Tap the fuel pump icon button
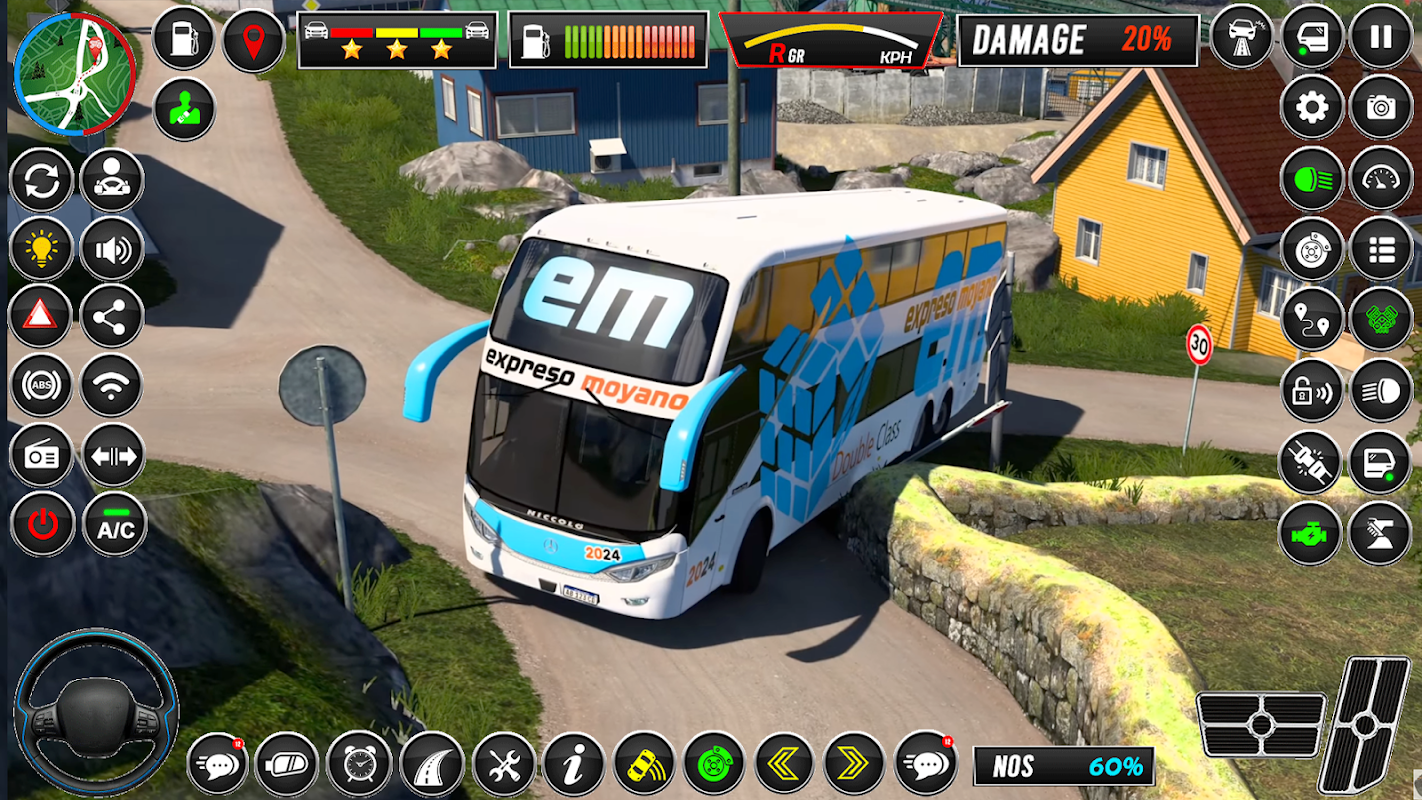1422x800 pixels. coord(184,39)
